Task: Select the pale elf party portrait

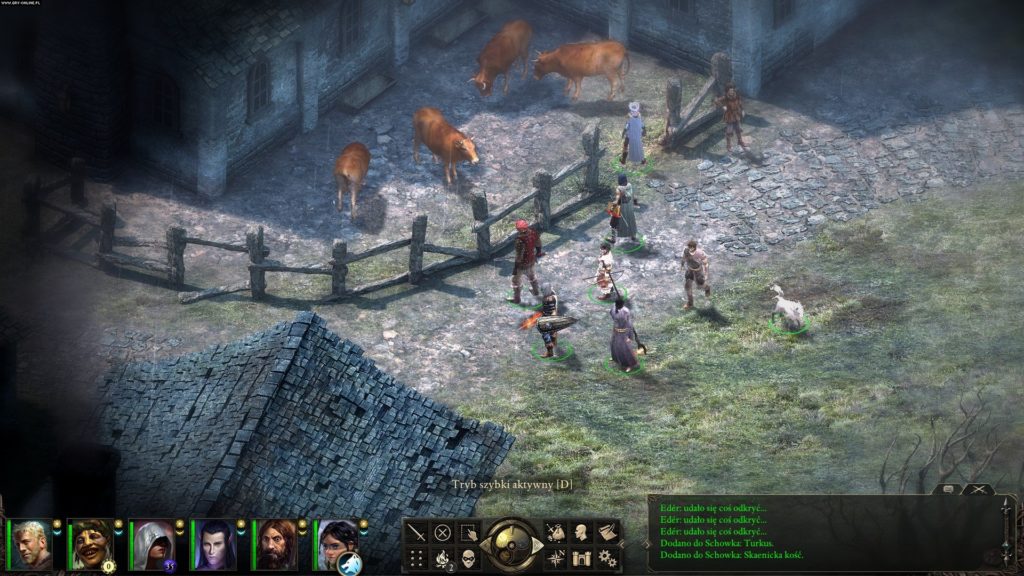Action: point(214,545)
